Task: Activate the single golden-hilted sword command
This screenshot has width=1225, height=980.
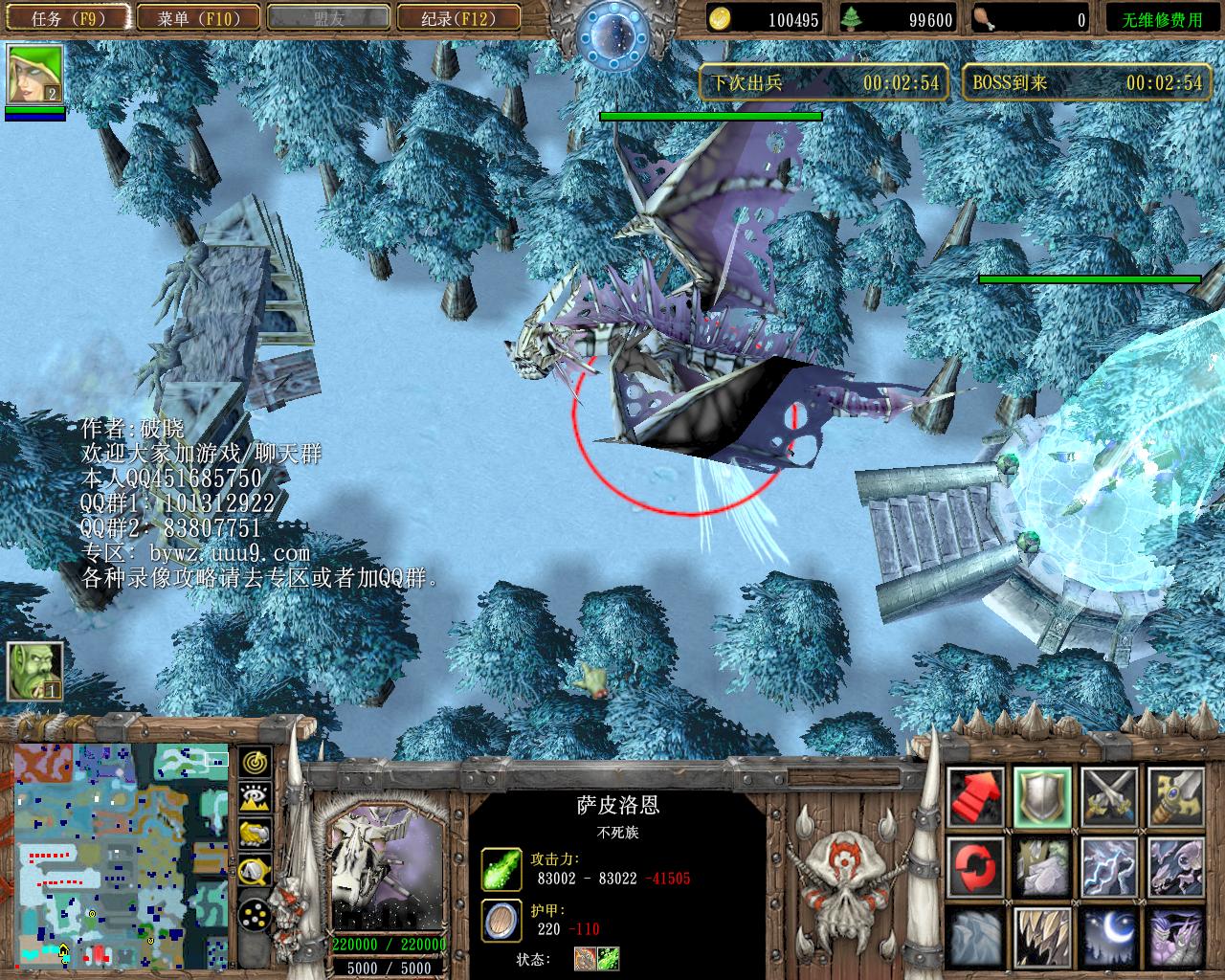Action: [1175, 797]
